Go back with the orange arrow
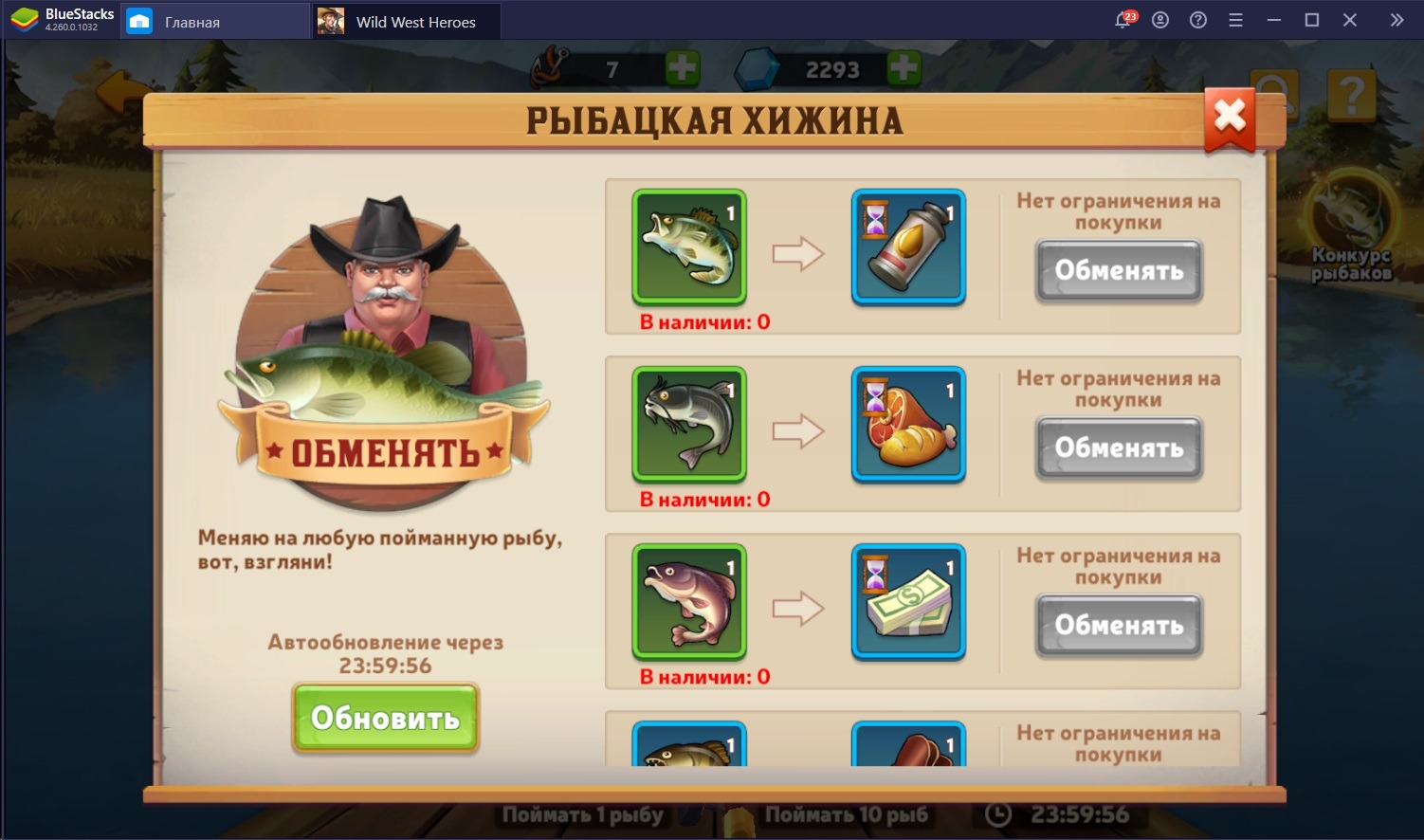Image resolution: width=1424 pixels, height=840 pixels. 123,93
